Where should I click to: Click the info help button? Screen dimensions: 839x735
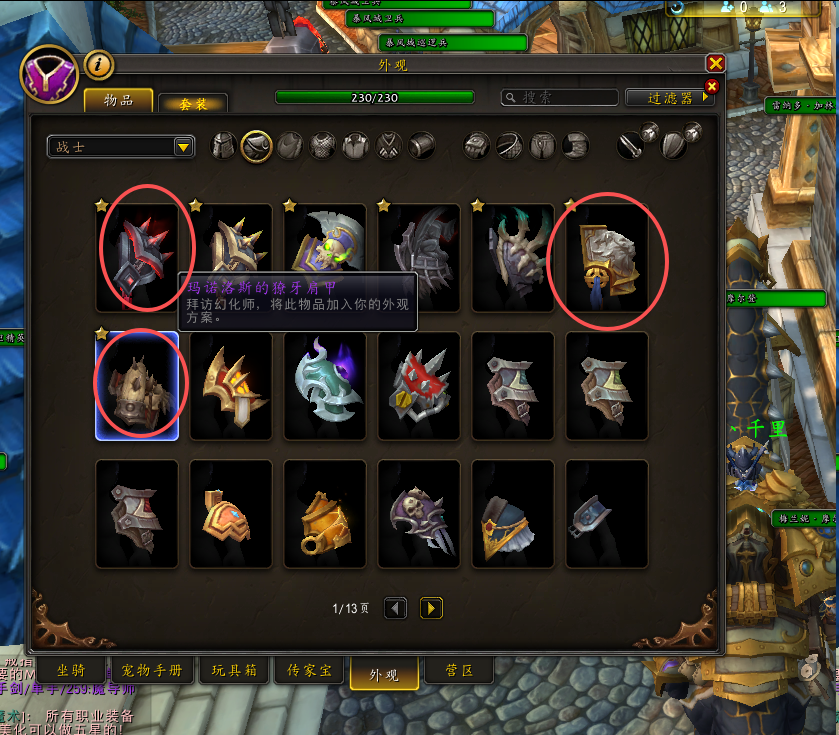(x=99, y=66)
